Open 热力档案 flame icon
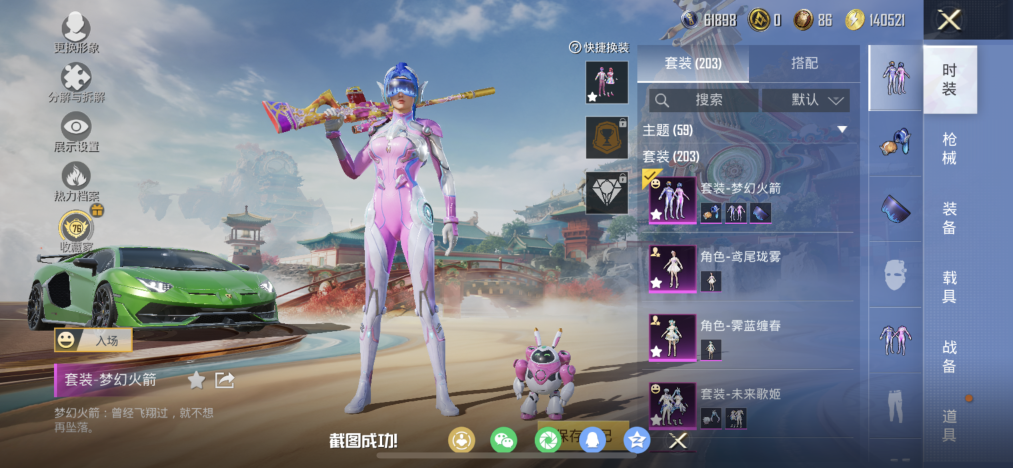The image size is (1013, 468). [x=76, y=178]
